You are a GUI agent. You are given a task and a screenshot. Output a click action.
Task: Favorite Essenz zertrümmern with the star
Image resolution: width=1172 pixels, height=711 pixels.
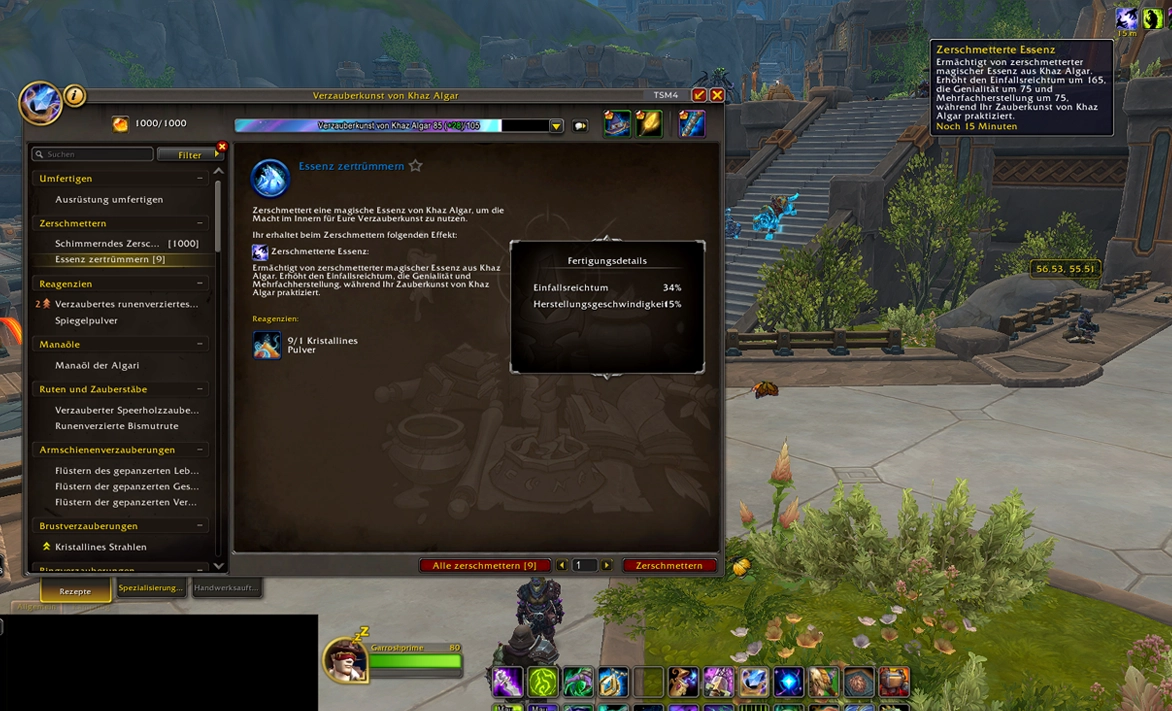click(416, 166)
